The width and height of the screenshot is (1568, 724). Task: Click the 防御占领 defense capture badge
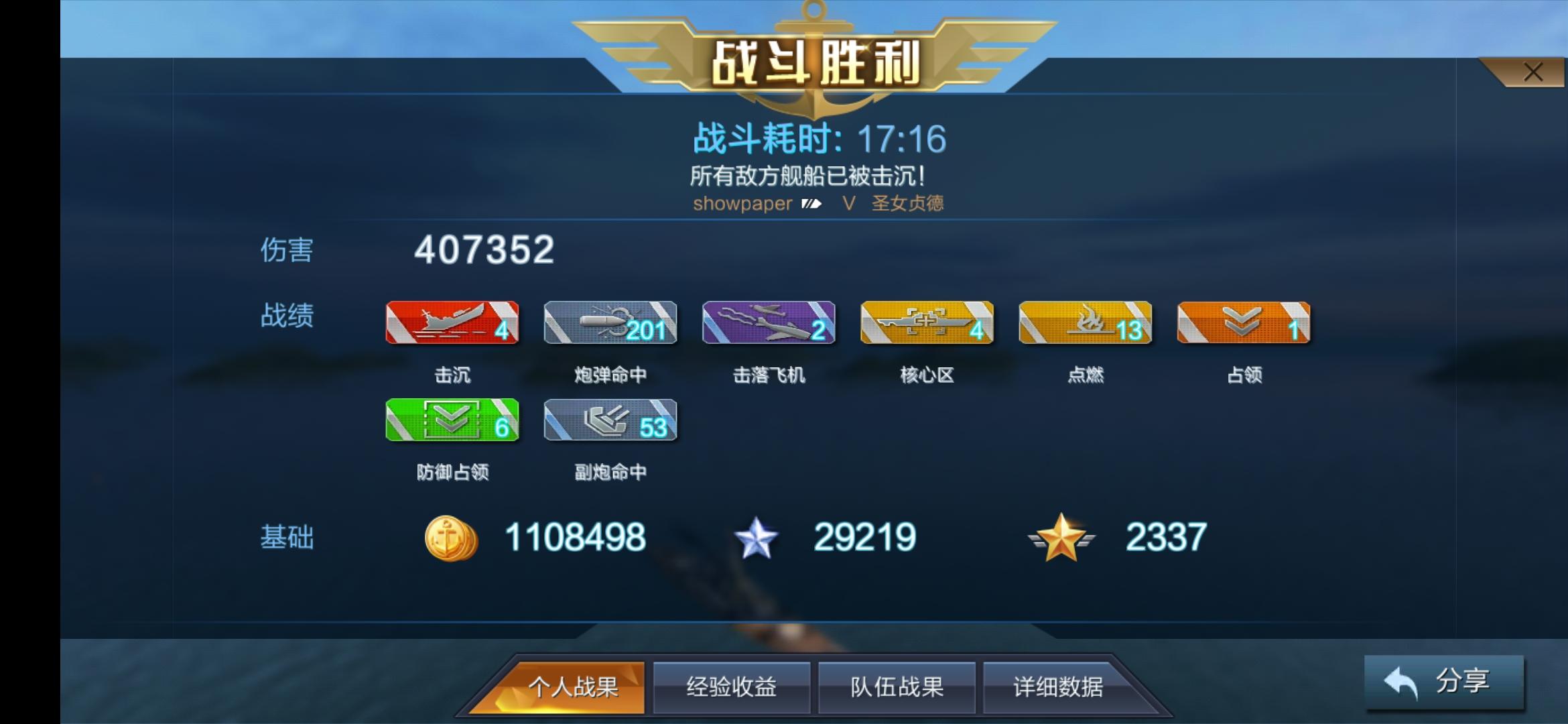pos(452,421)
